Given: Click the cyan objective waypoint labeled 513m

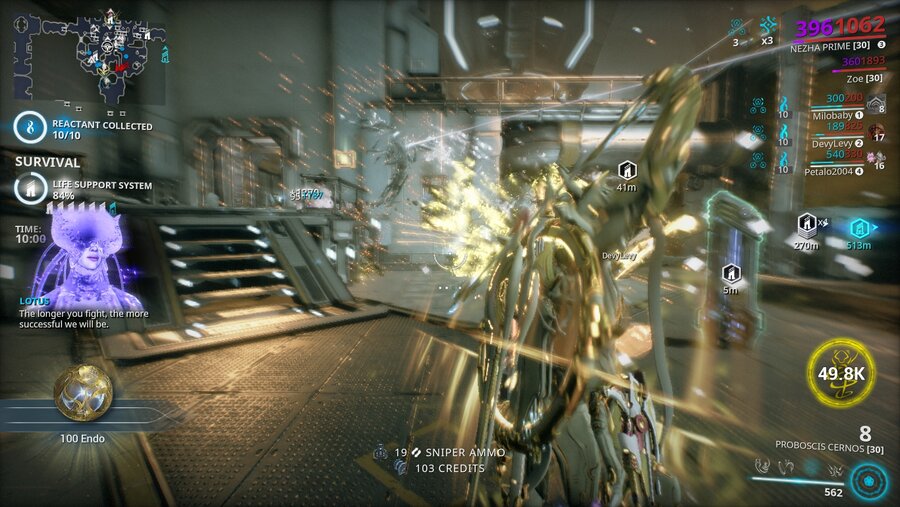Looking at the screenshot, I should click(857, 227).
